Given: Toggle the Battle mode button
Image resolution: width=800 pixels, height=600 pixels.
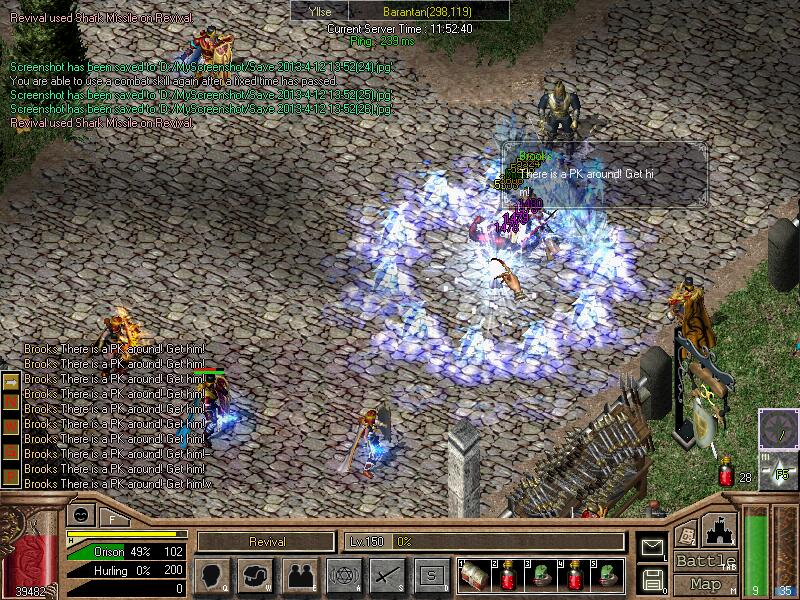Looking at the screenshot, I should click(705, 561).
